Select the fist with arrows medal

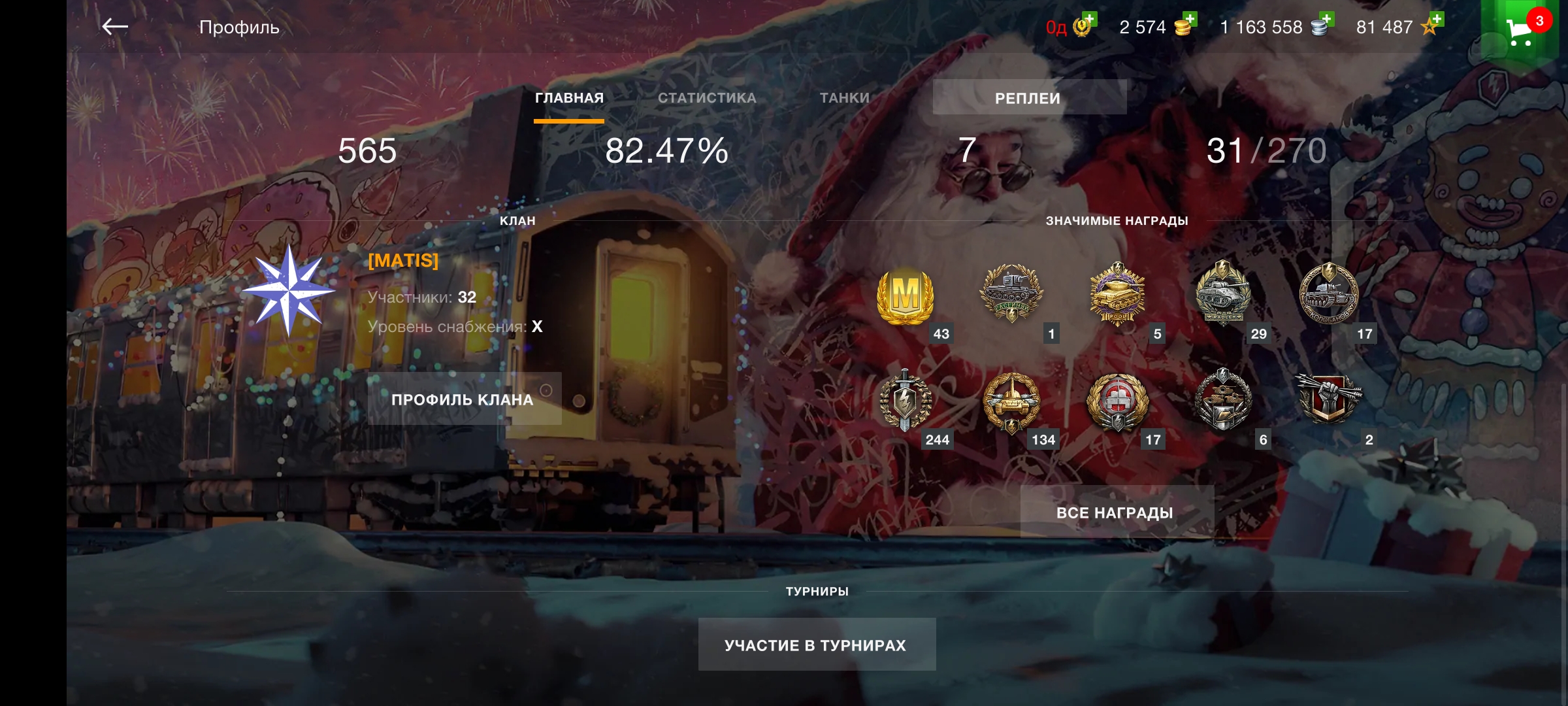pos(1329,399)
